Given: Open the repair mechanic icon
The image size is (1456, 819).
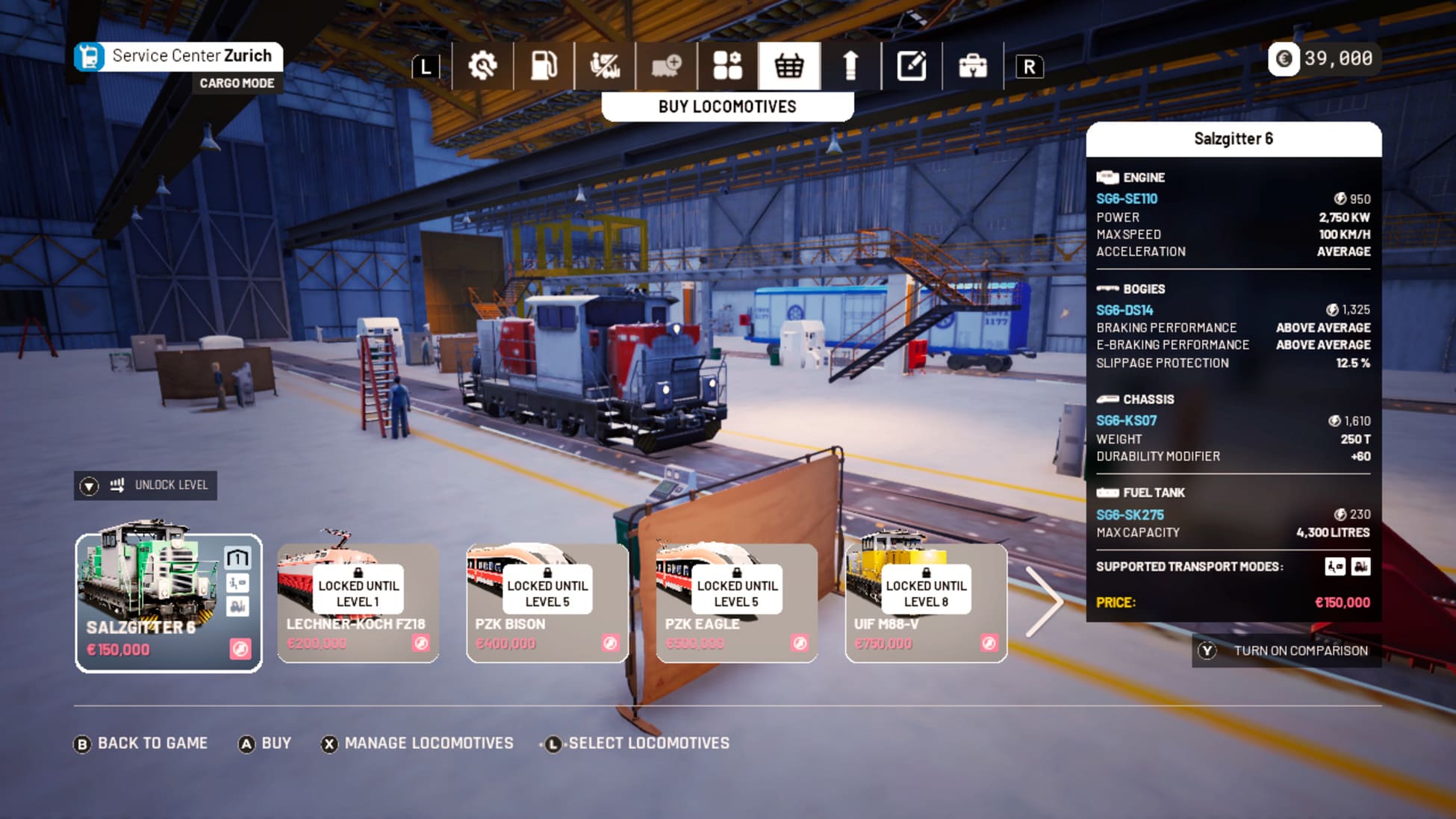Looking at the screenshot, I should (x=606, y=66).
